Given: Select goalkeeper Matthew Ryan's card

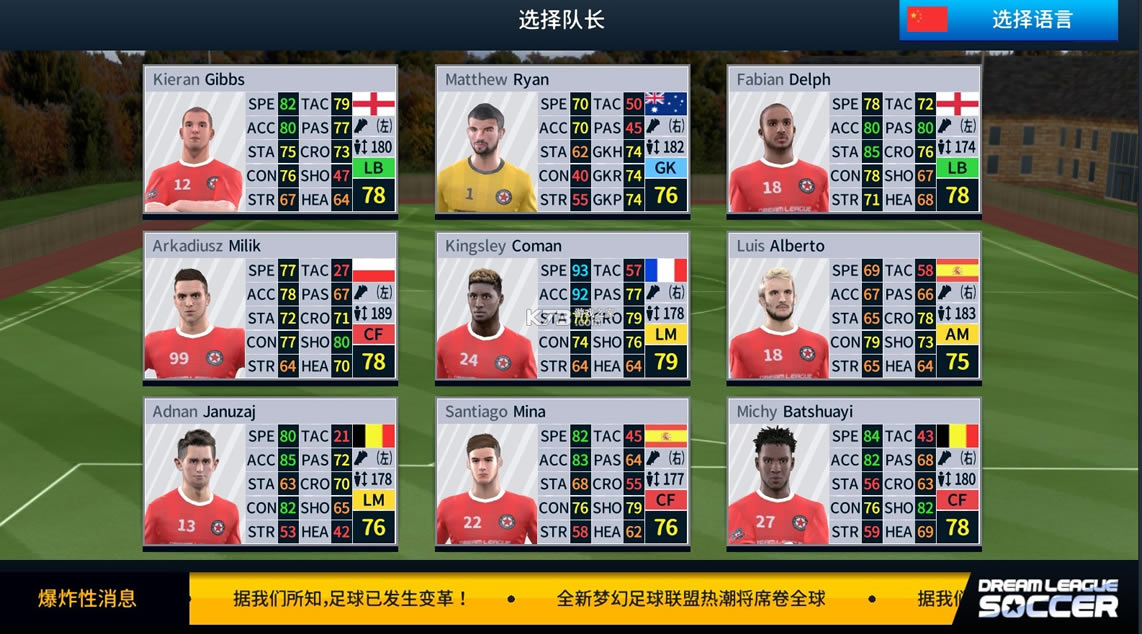Looking at the screenshot, I should click(562, 140).
